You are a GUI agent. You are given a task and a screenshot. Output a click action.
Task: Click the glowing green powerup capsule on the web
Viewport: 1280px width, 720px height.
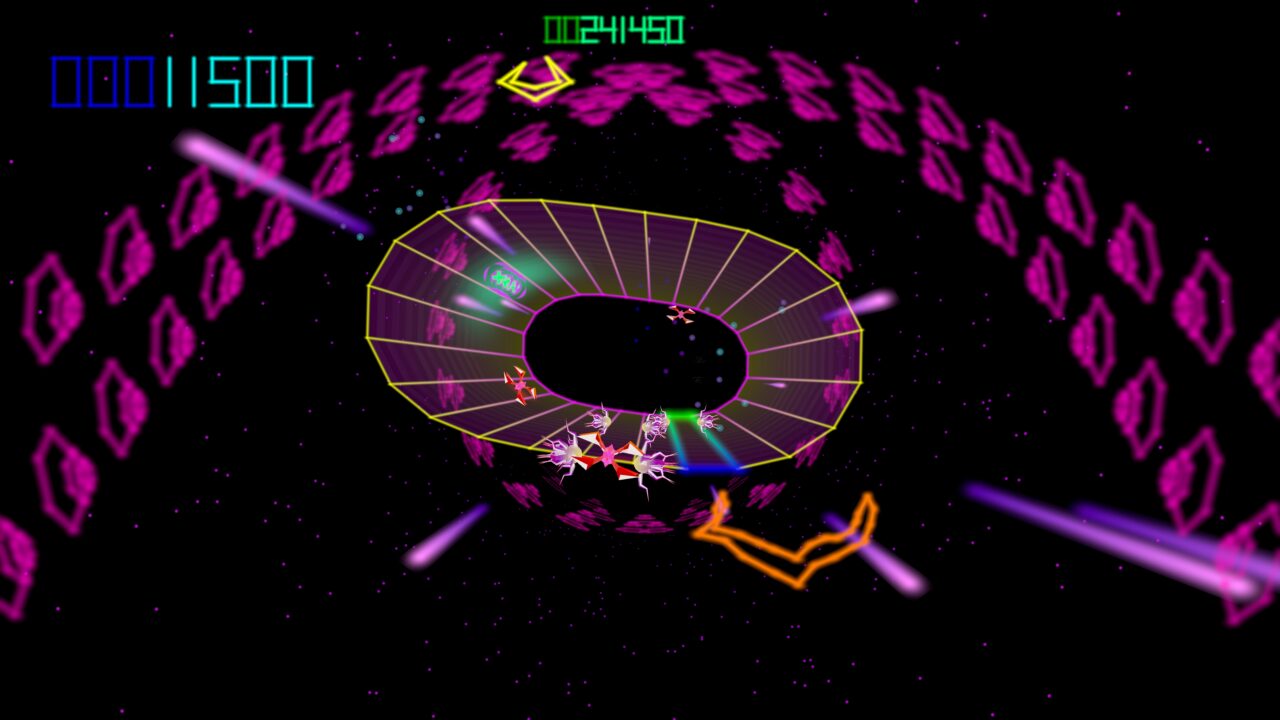coord(505,277)
